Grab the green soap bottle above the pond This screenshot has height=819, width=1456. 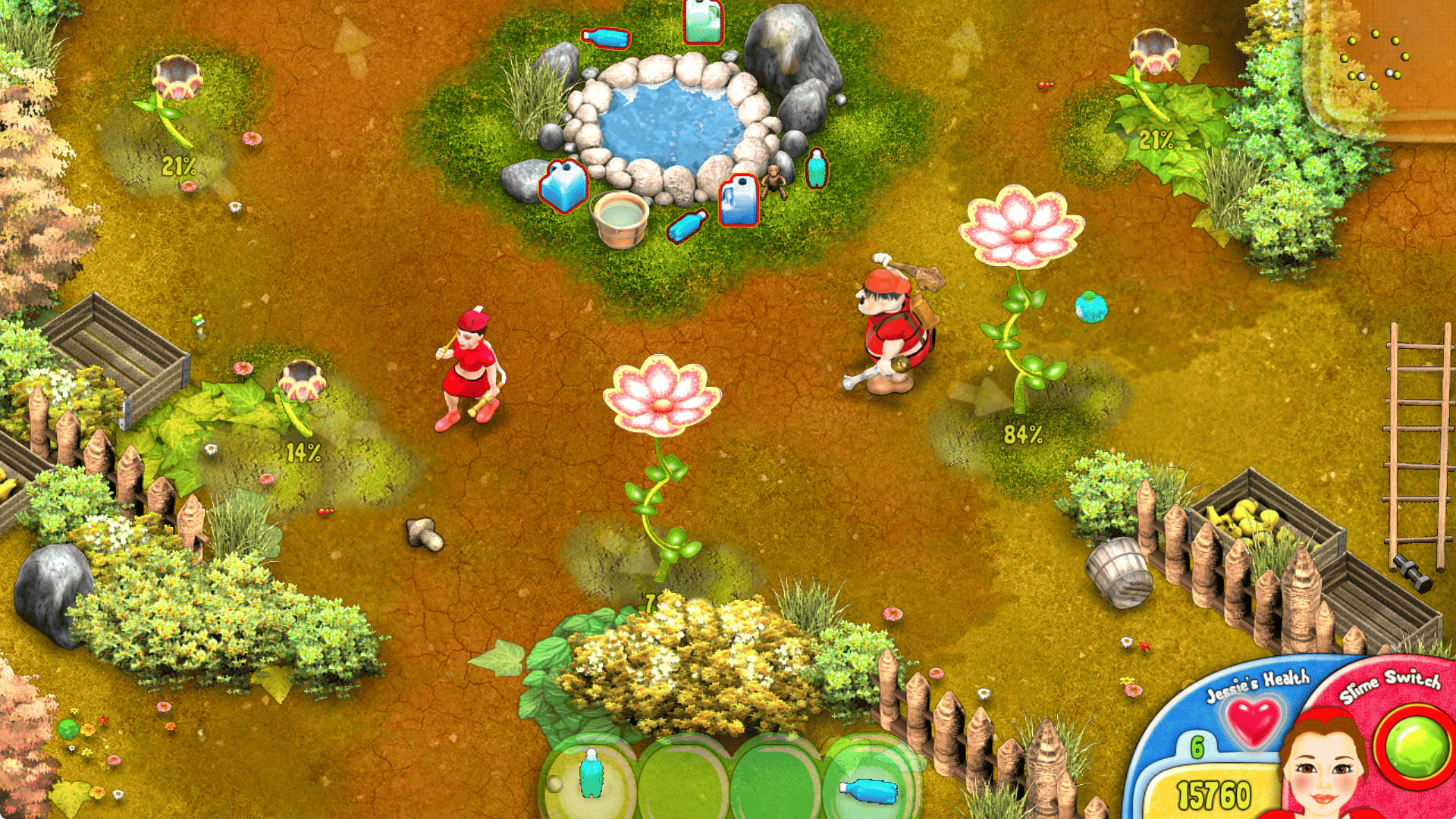pos(701,21)
